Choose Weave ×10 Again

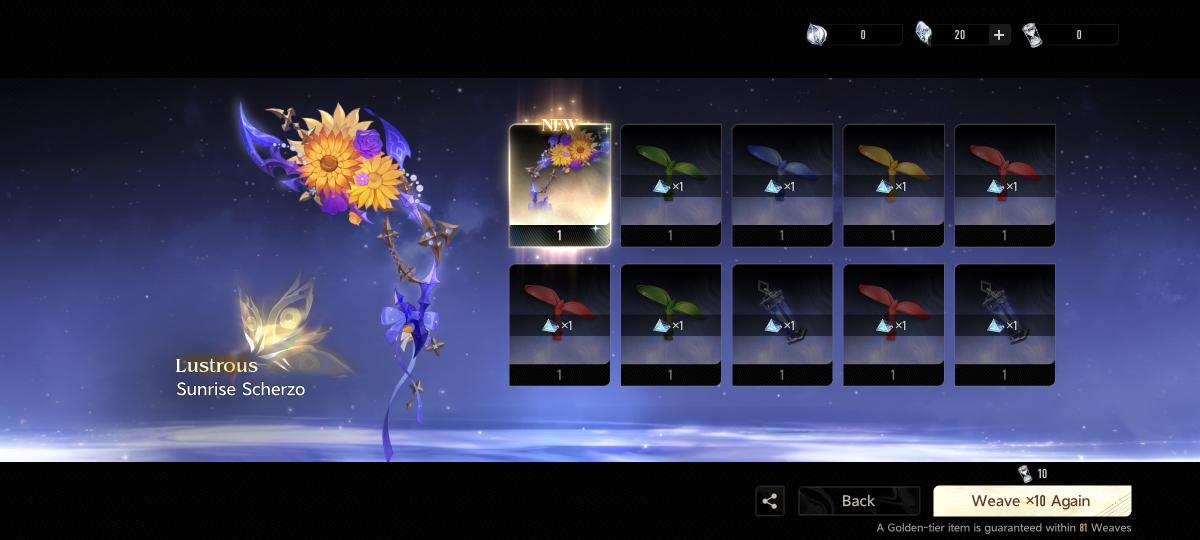(x=1031, y=501)
